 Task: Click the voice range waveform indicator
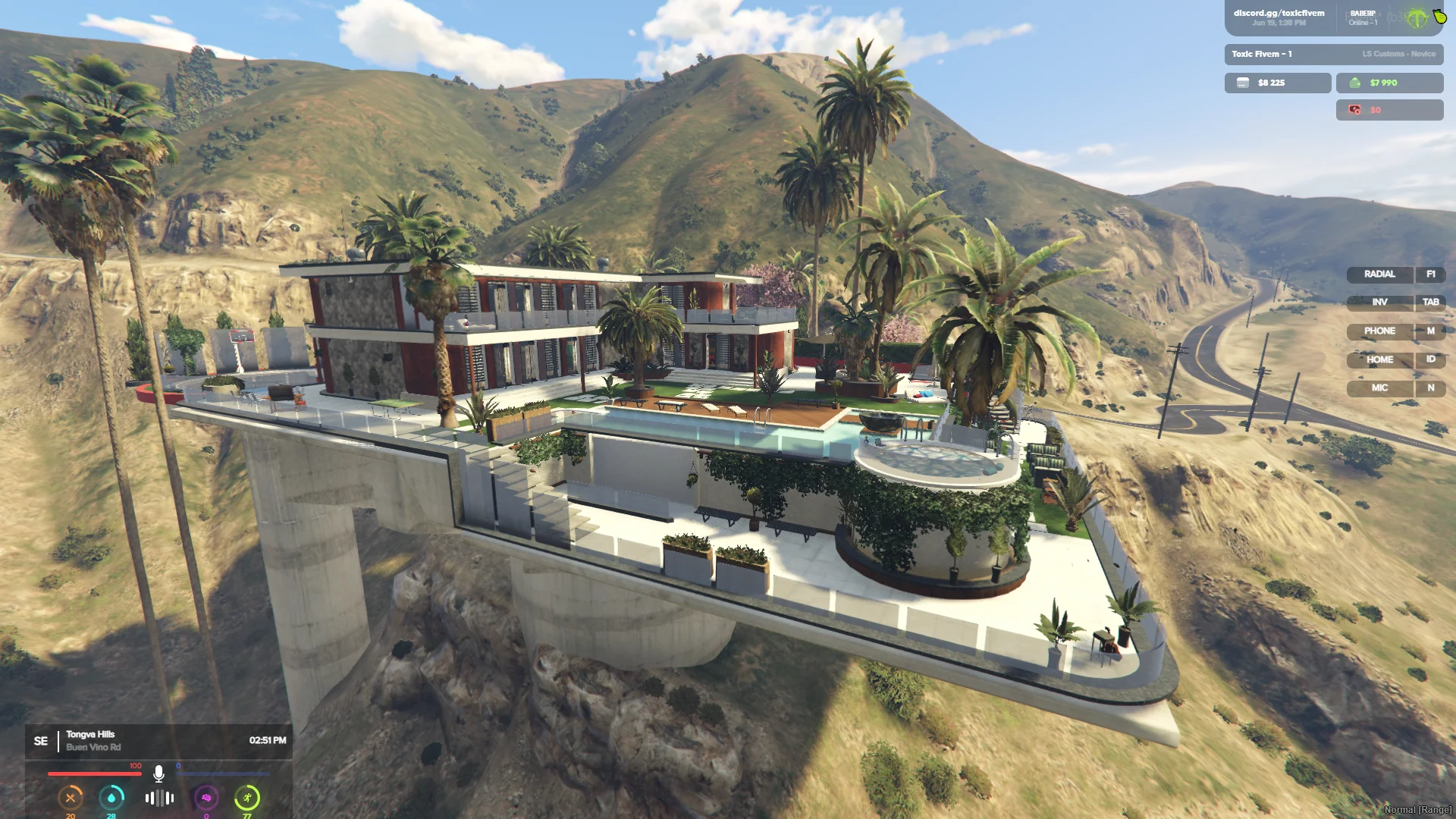pyautogui.click(x=159, y=798)
